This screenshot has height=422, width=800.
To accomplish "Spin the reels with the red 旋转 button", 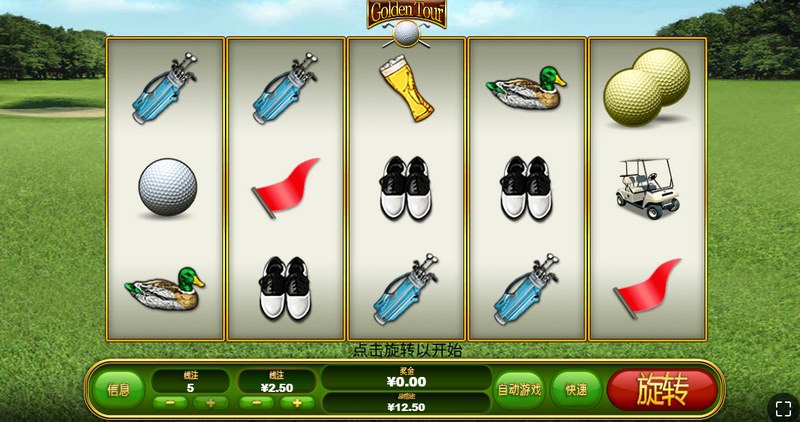I will coord(661,389).
